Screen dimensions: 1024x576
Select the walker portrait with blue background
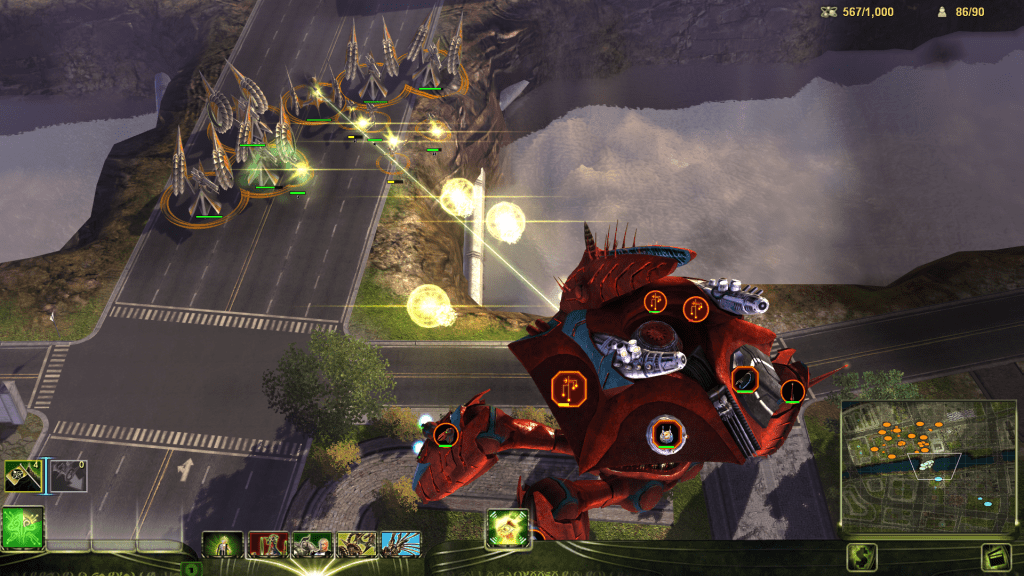coord(400,545)
